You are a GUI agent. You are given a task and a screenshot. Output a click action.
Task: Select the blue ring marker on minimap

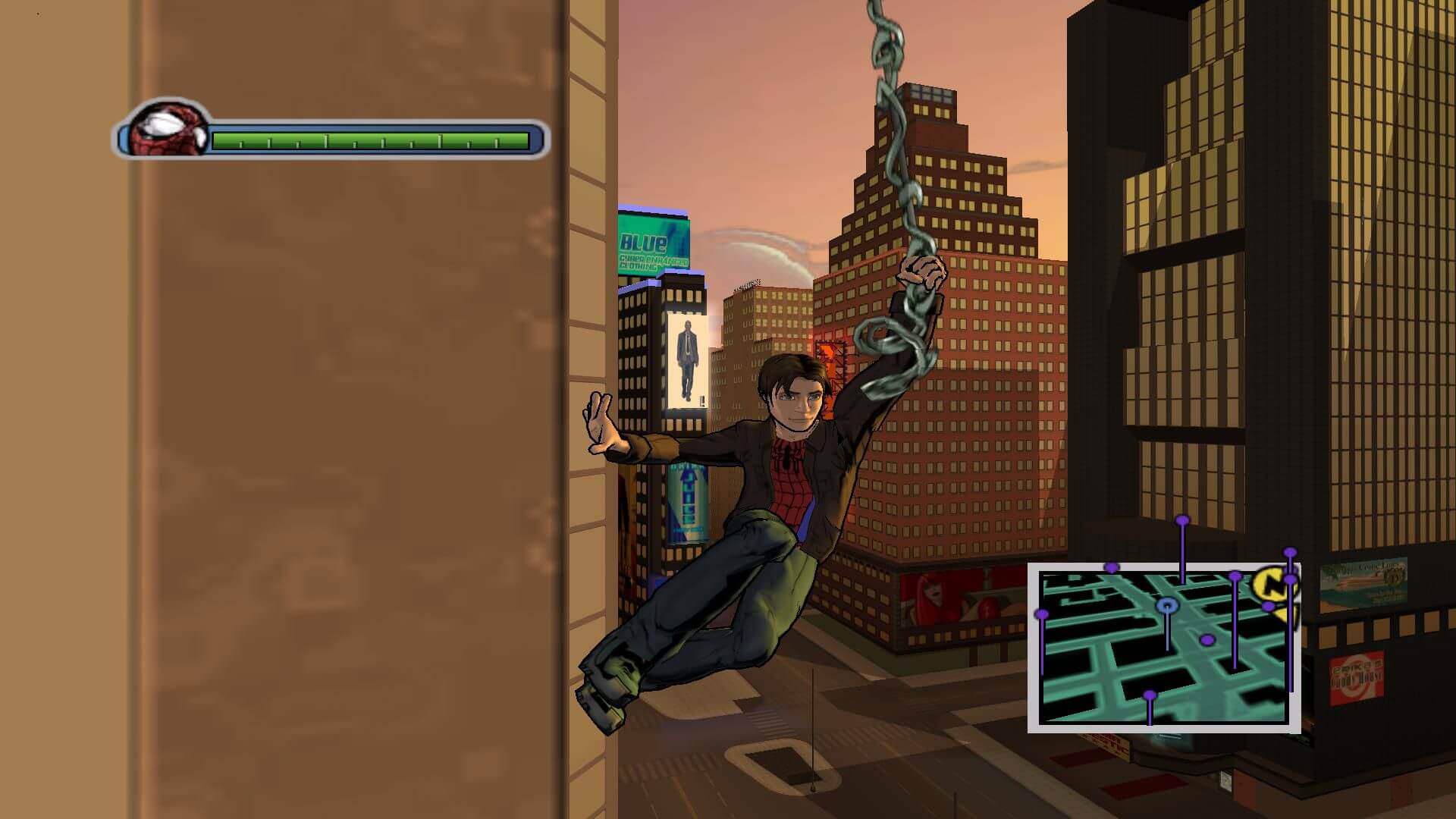tap(1167, 605)
